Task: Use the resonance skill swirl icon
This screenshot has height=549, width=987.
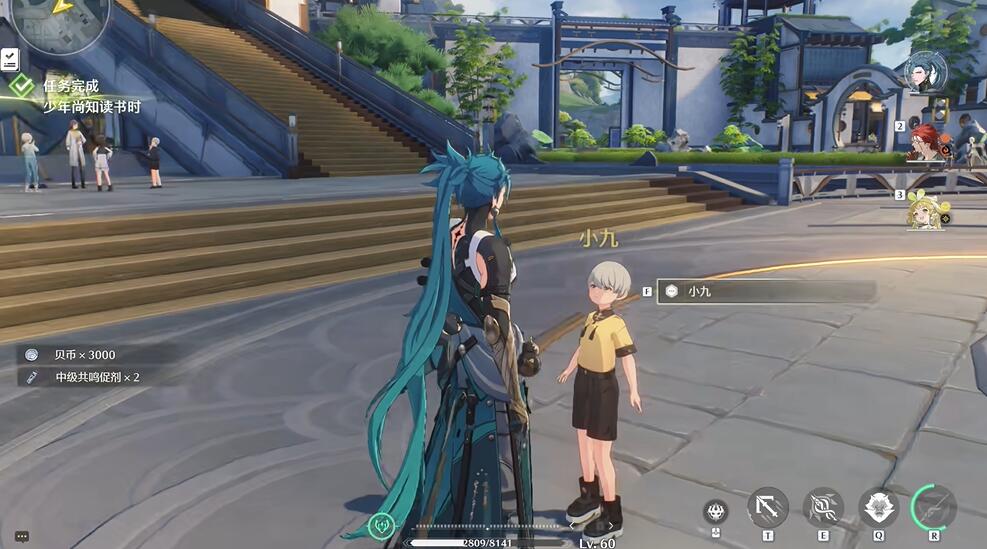Action: (x=823, y=508)
